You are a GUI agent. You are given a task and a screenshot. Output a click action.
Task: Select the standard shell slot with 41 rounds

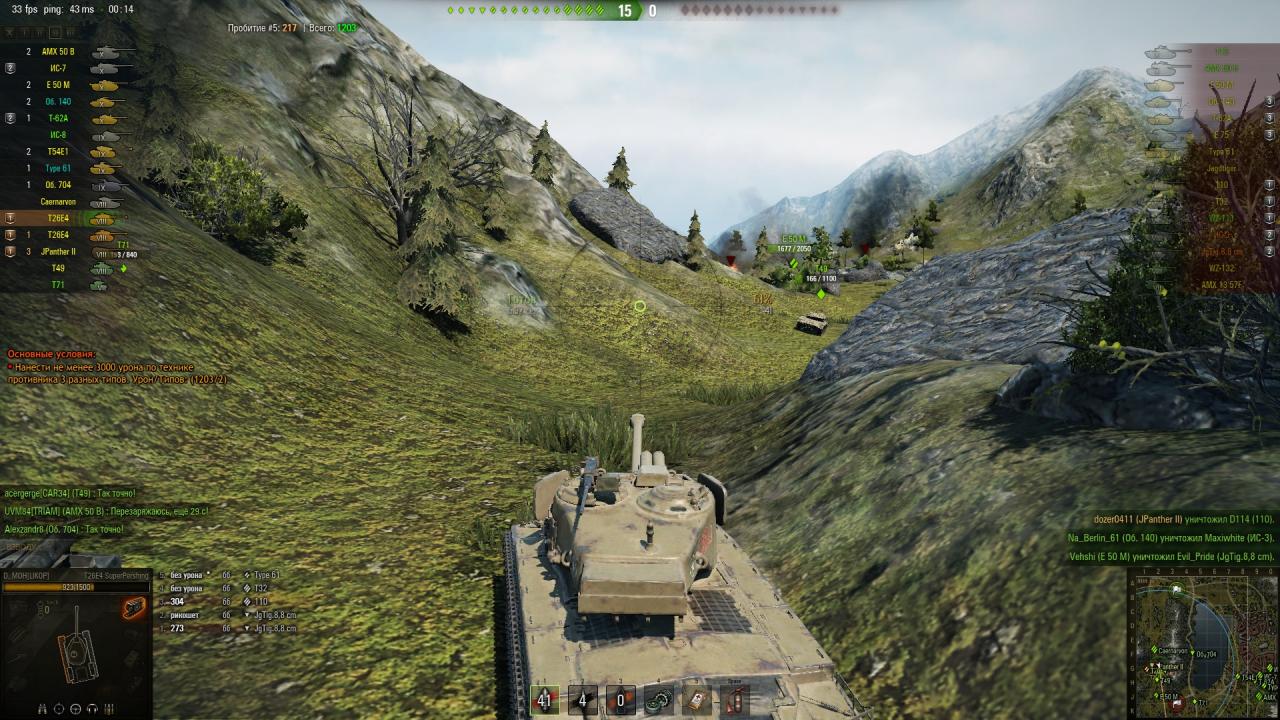click(x=544, y=699)
